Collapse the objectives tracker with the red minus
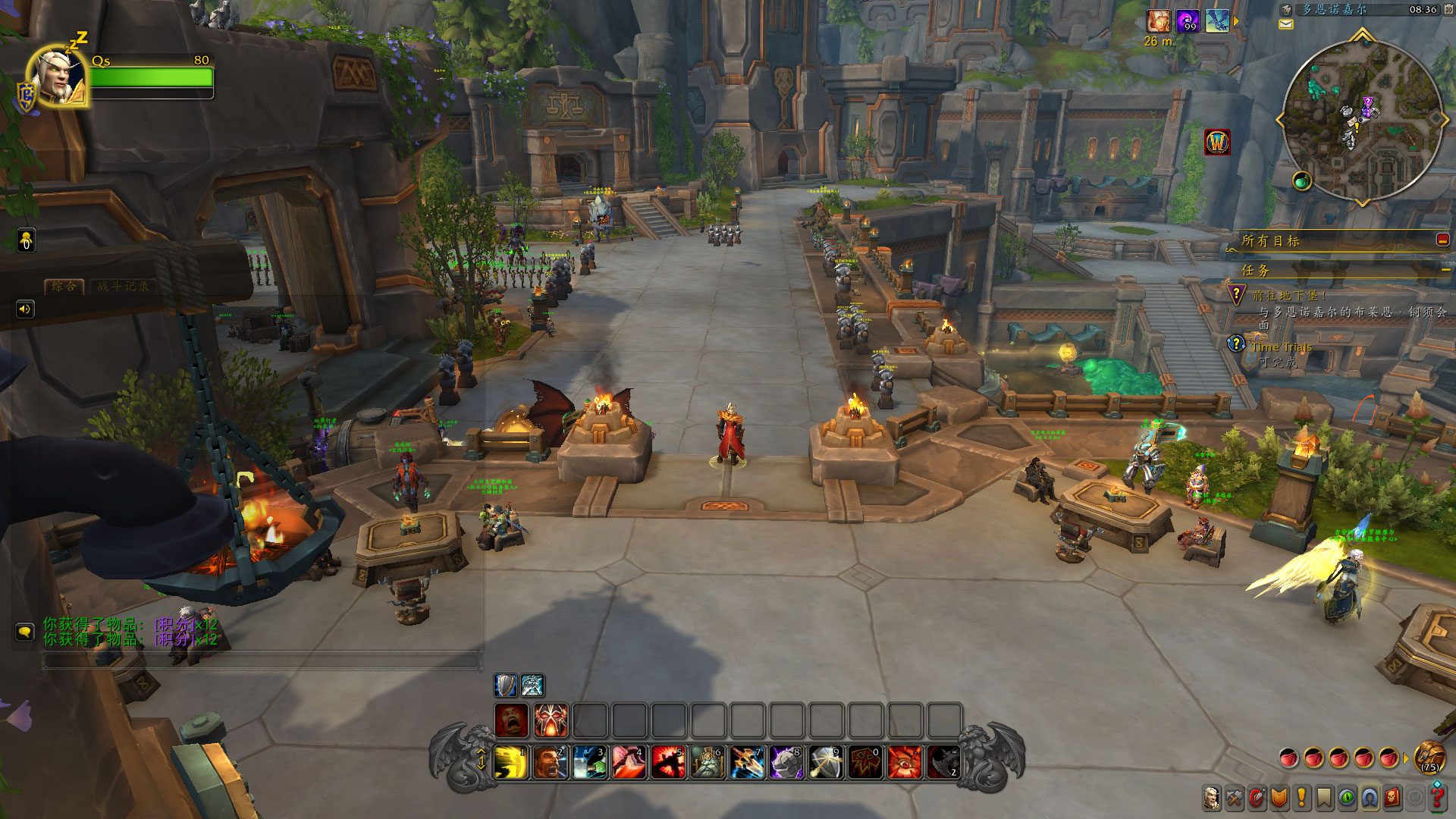1456x819 pixels. [1442, 240]
